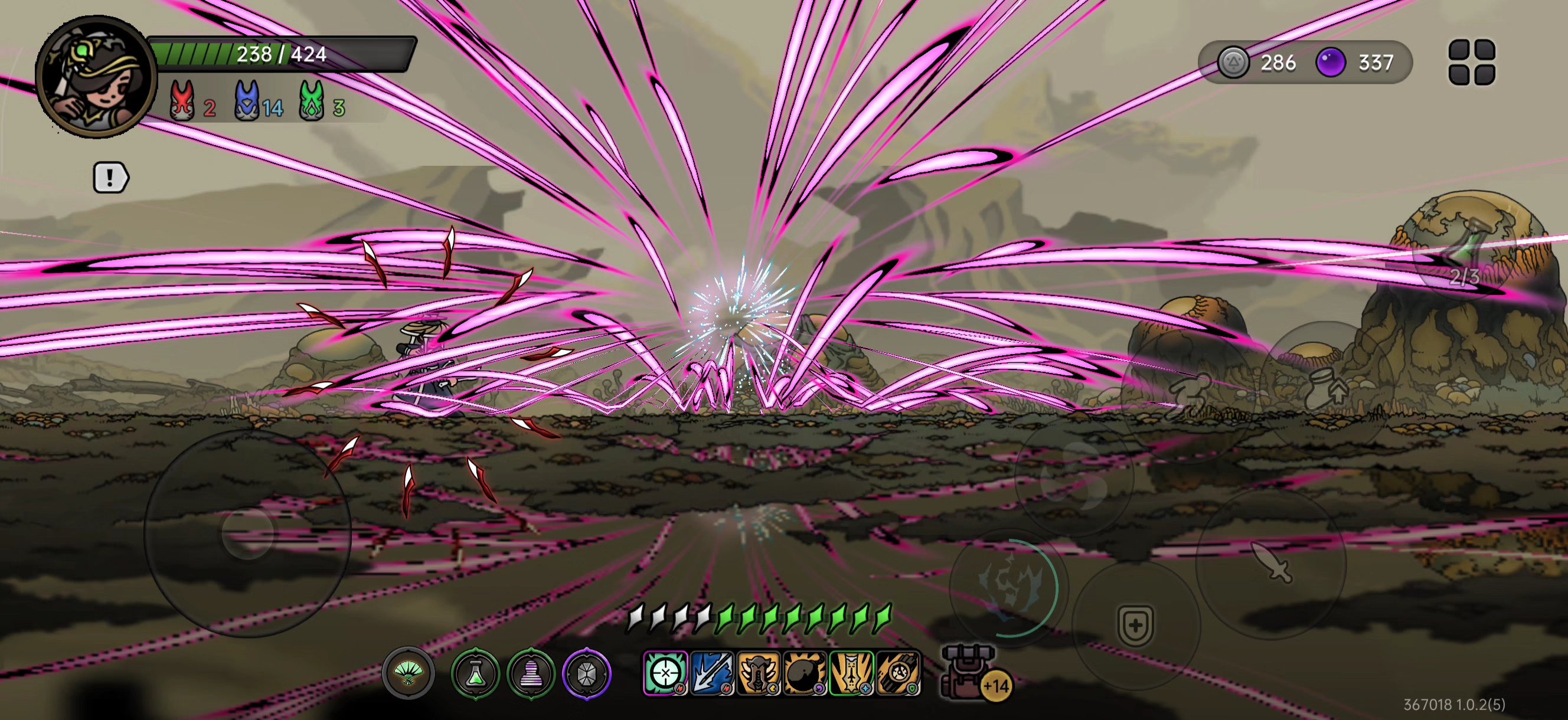Tap the sword attack button
This screenshot has width=1568, height=720.
coord(1271,562)
